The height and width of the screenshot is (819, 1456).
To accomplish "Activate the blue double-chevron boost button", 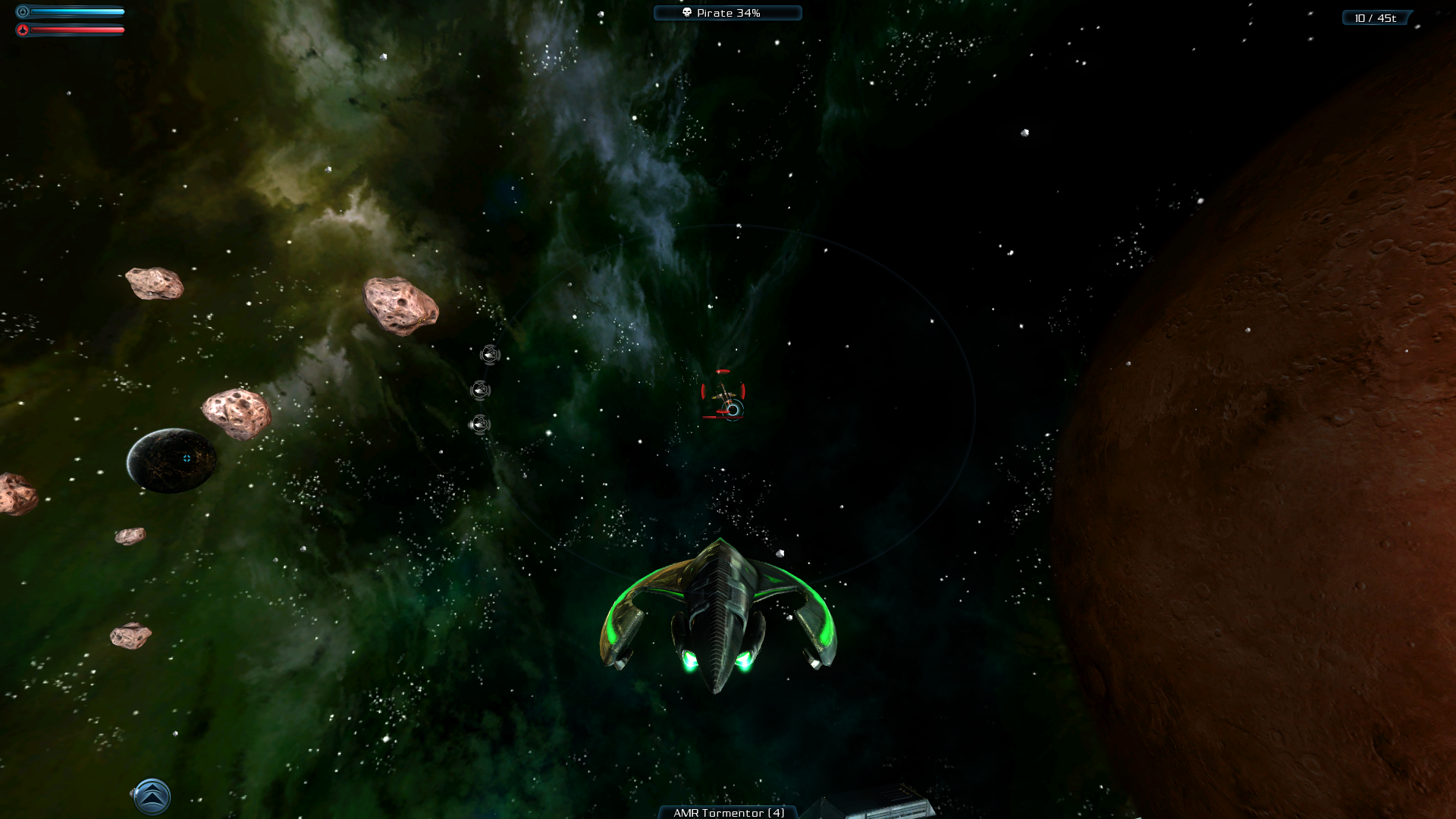I will [152, 796].
